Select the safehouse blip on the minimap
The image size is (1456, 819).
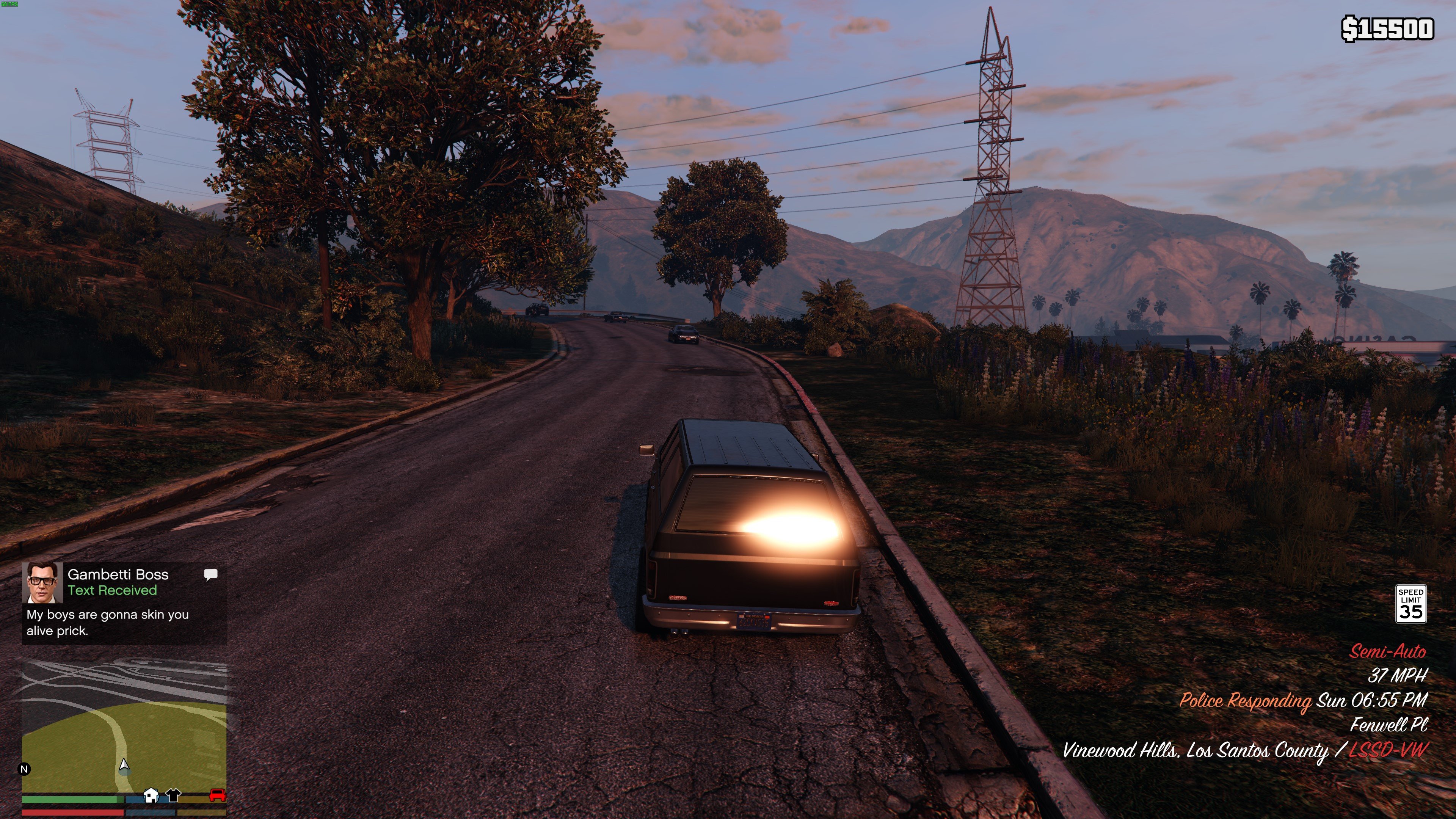(x=151, y=795)
